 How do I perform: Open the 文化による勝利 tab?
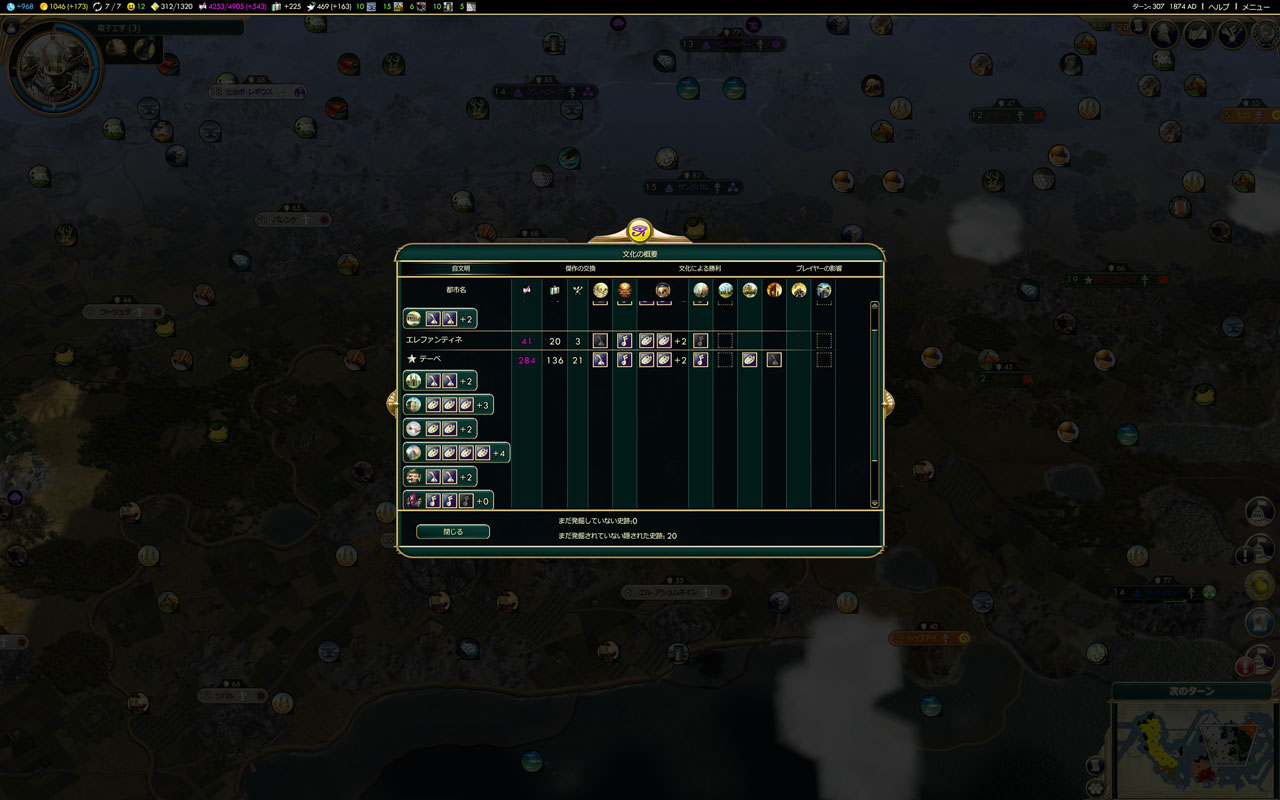click(x=700, y=269)
